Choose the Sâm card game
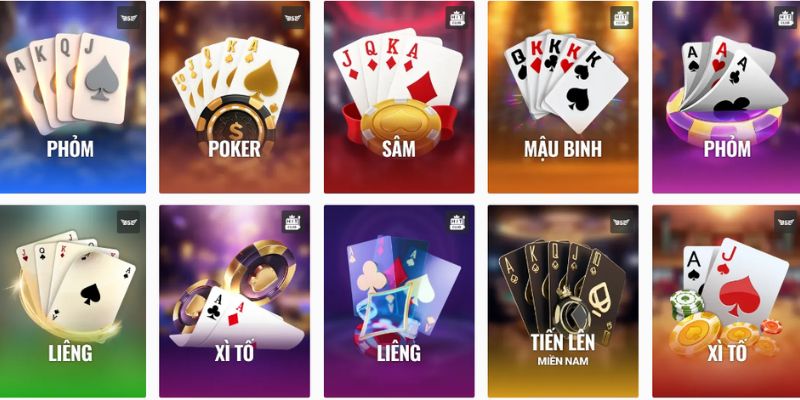Image resolution: width=800 pixels, height=400 pixels. pos(397,97)
